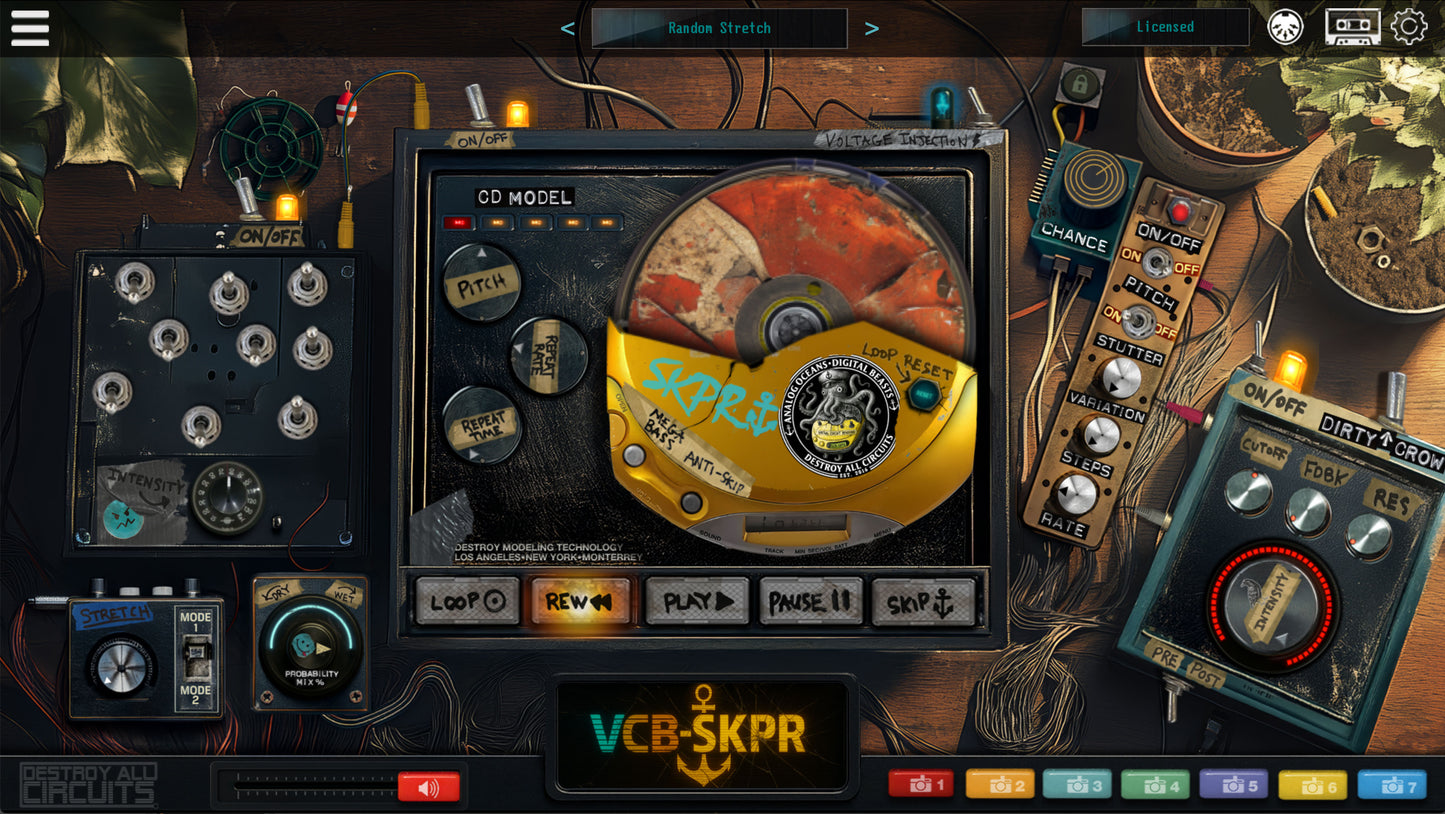Open the hamburger menu

[x=29, y=27]
